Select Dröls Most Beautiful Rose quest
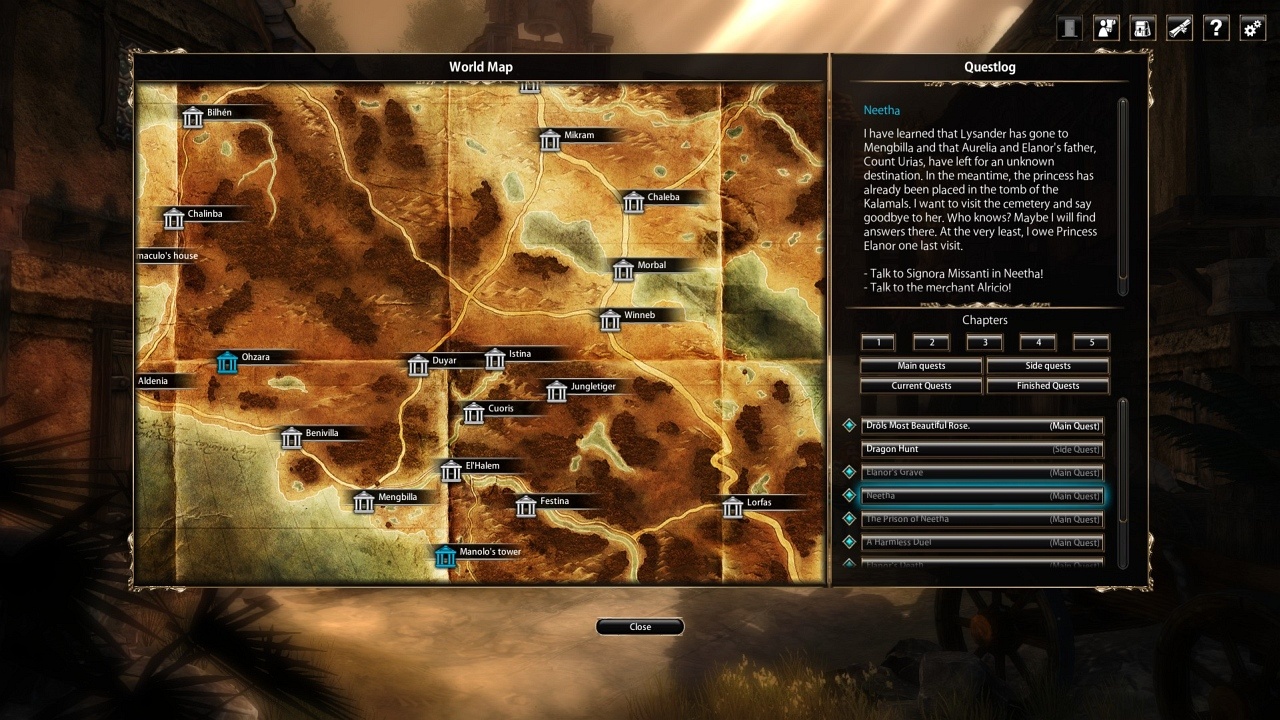Viewport: 1280px width, 720px height. 982,426
